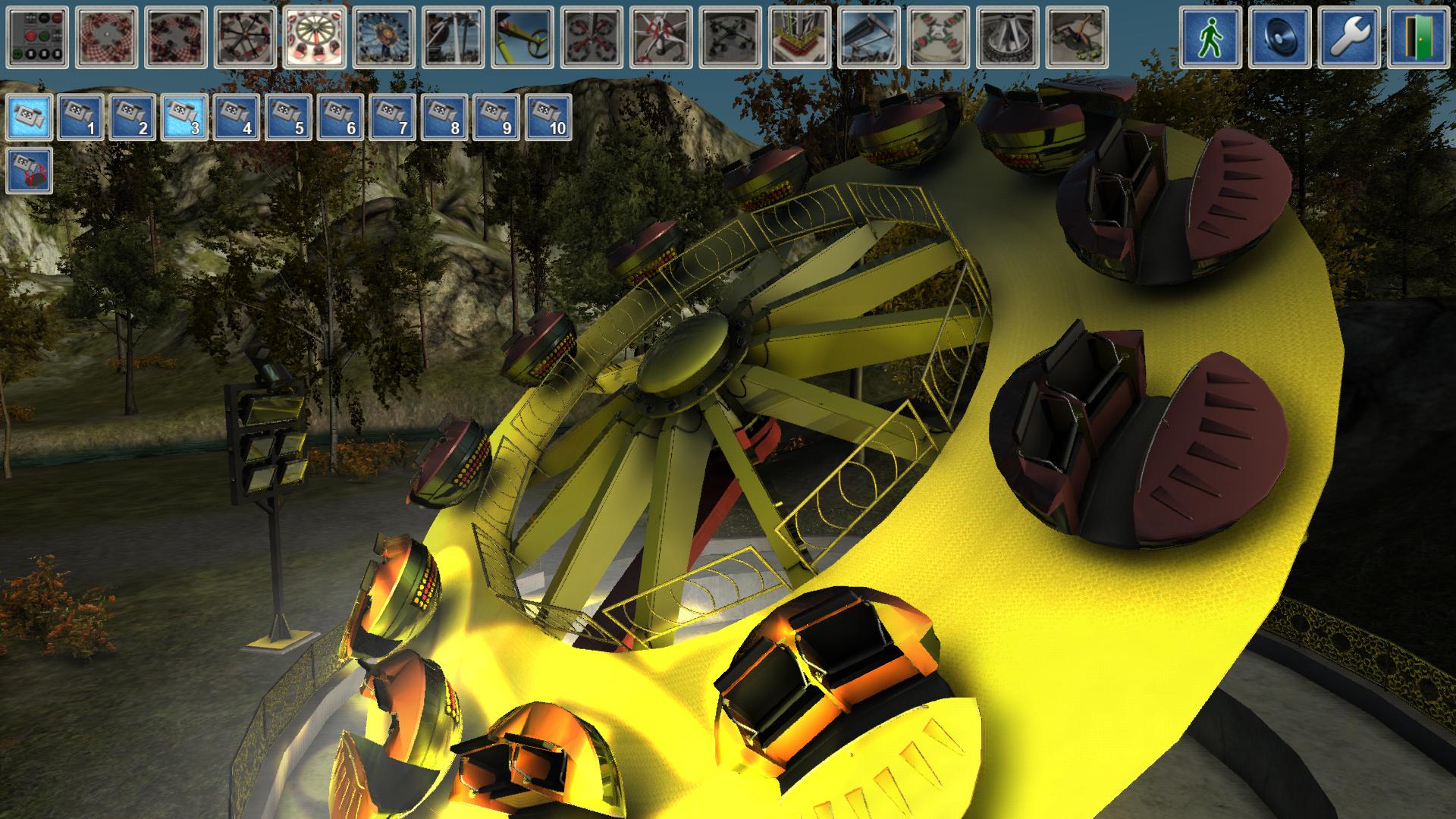1456x819 pixels.
Task: Open settings with the wrench icon
Action: coord(1349,37)
